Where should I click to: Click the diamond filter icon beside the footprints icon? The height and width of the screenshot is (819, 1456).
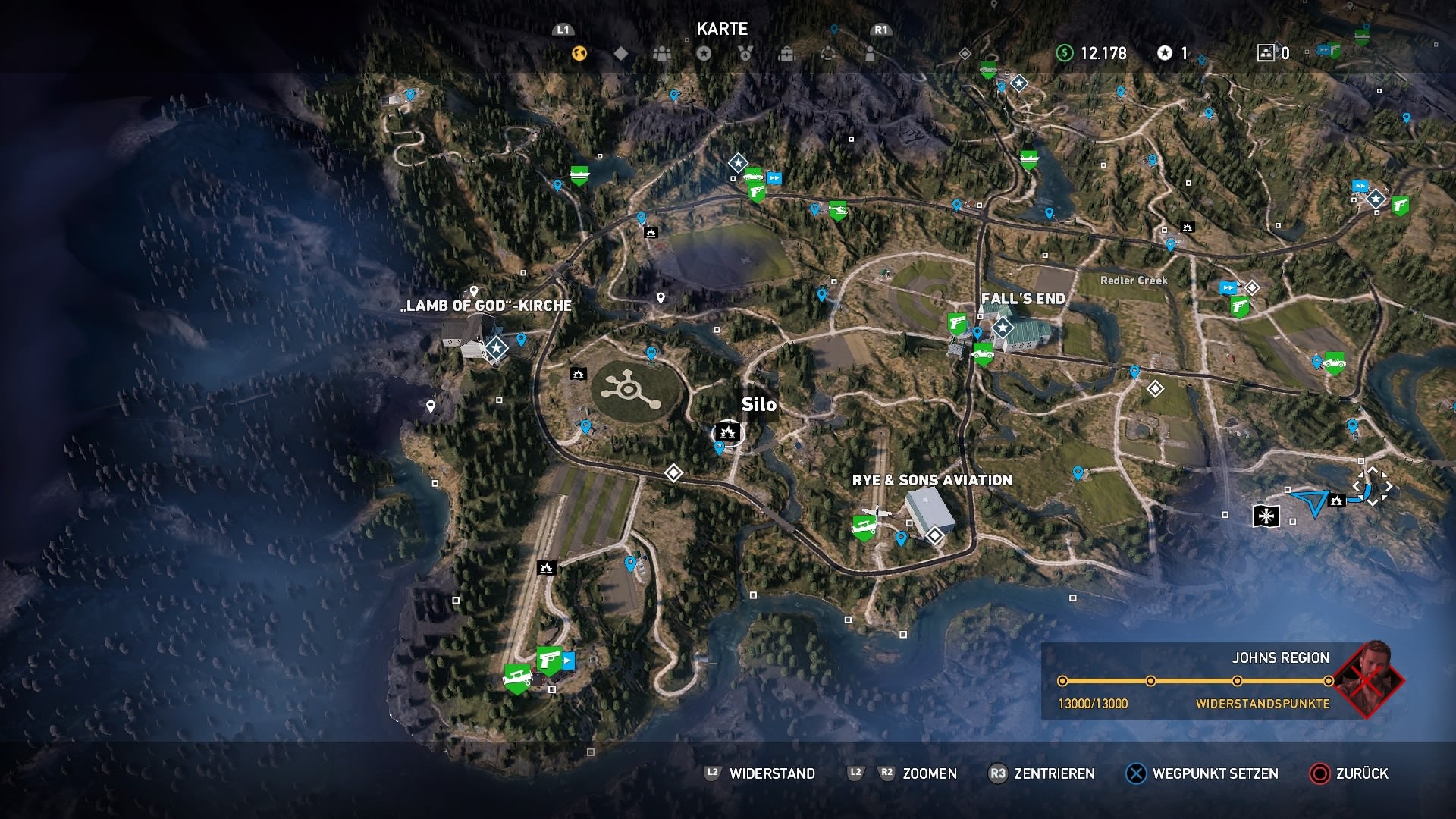(620, 55)
